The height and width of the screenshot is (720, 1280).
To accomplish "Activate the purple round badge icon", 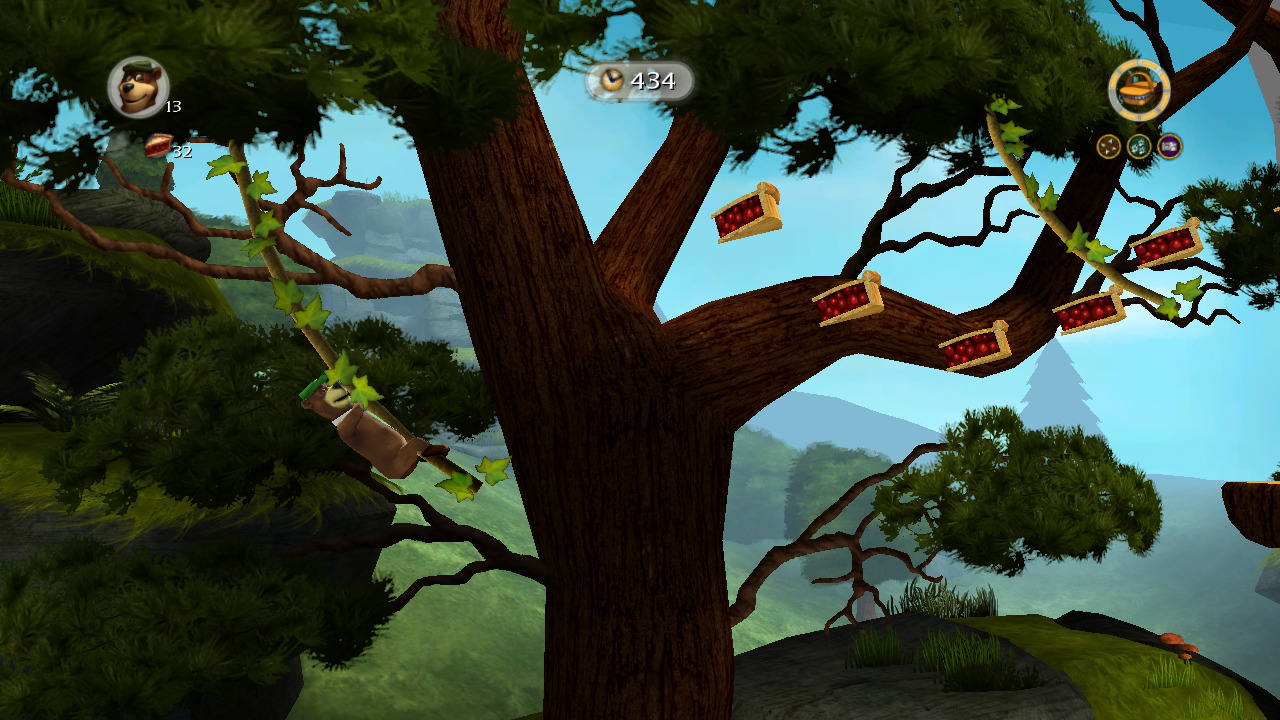I will tap(1169, 147).
